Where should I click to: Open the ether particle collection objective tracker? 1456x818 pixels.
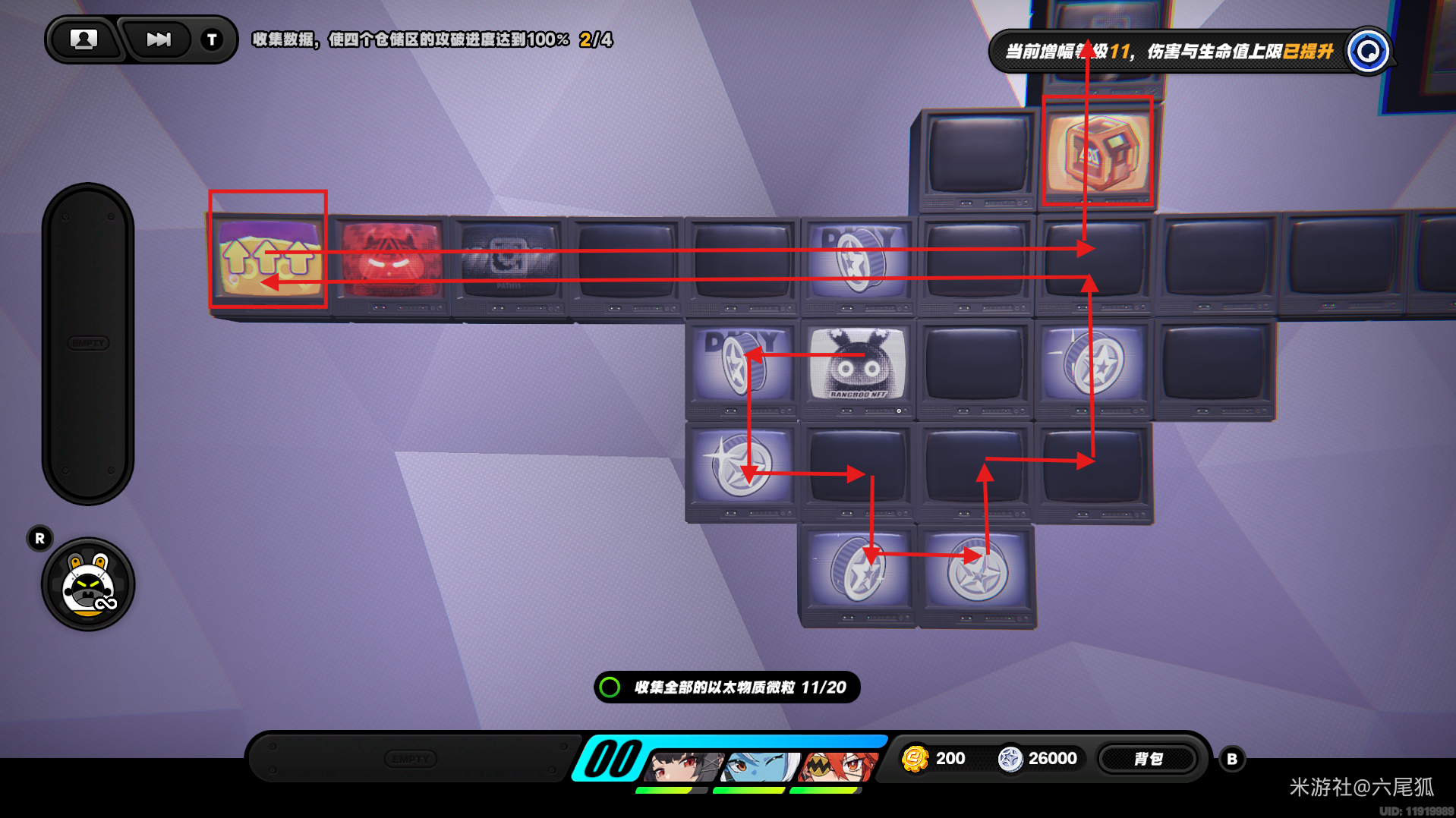[x=726, y=687]
